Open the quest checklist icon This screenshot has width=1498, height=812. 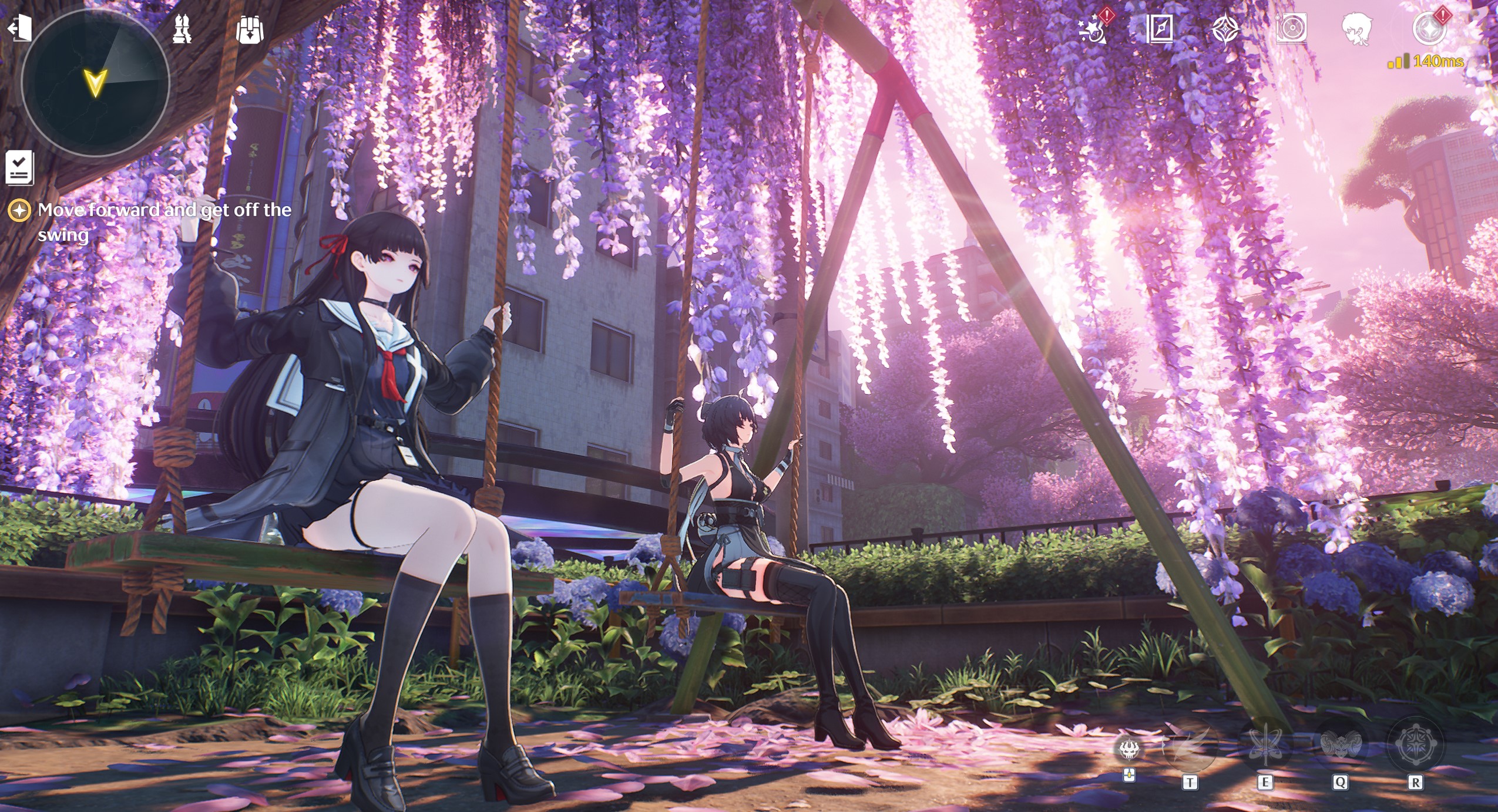click(19, 168)
